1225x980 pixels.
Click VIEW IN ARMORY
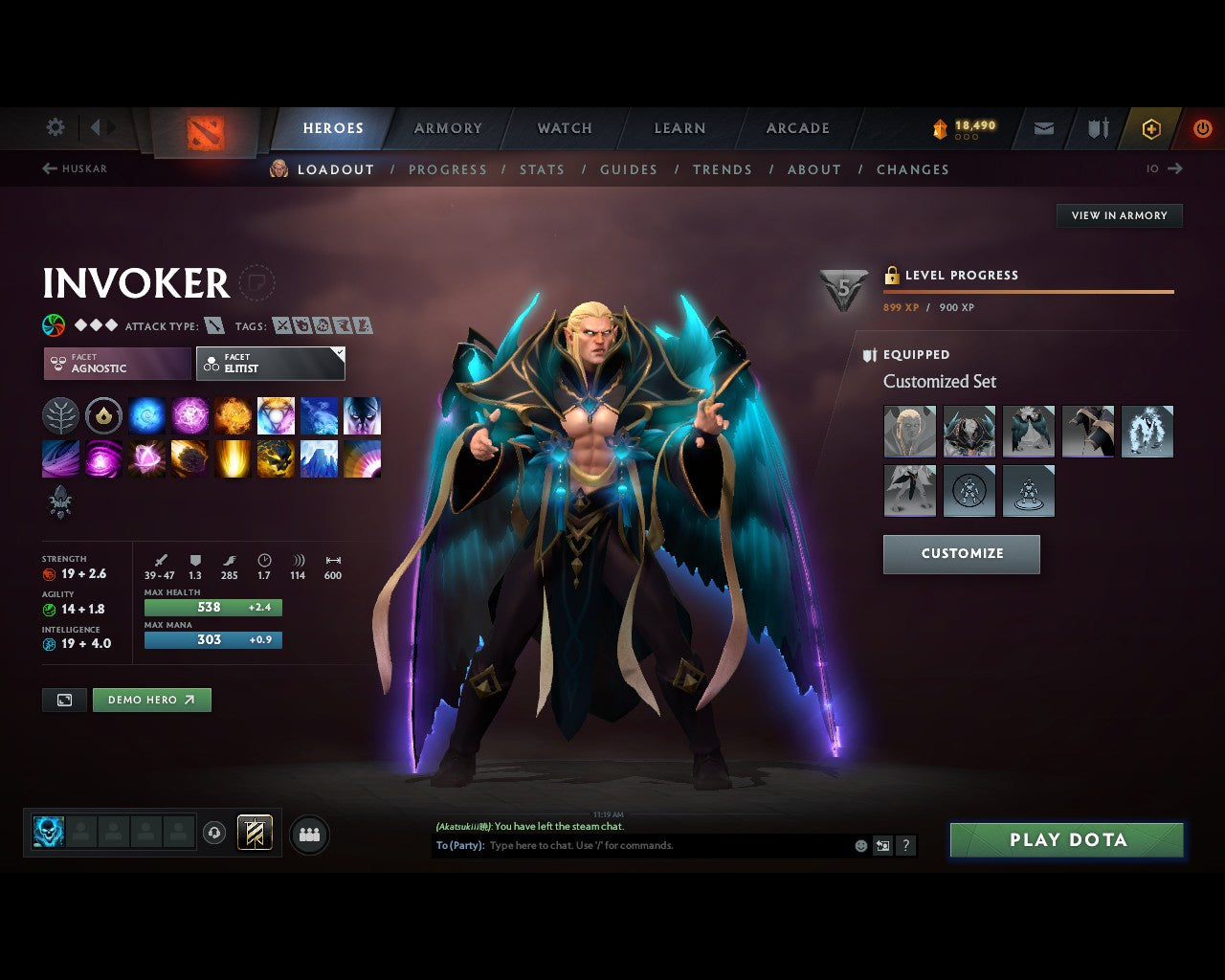point(1118,215)
